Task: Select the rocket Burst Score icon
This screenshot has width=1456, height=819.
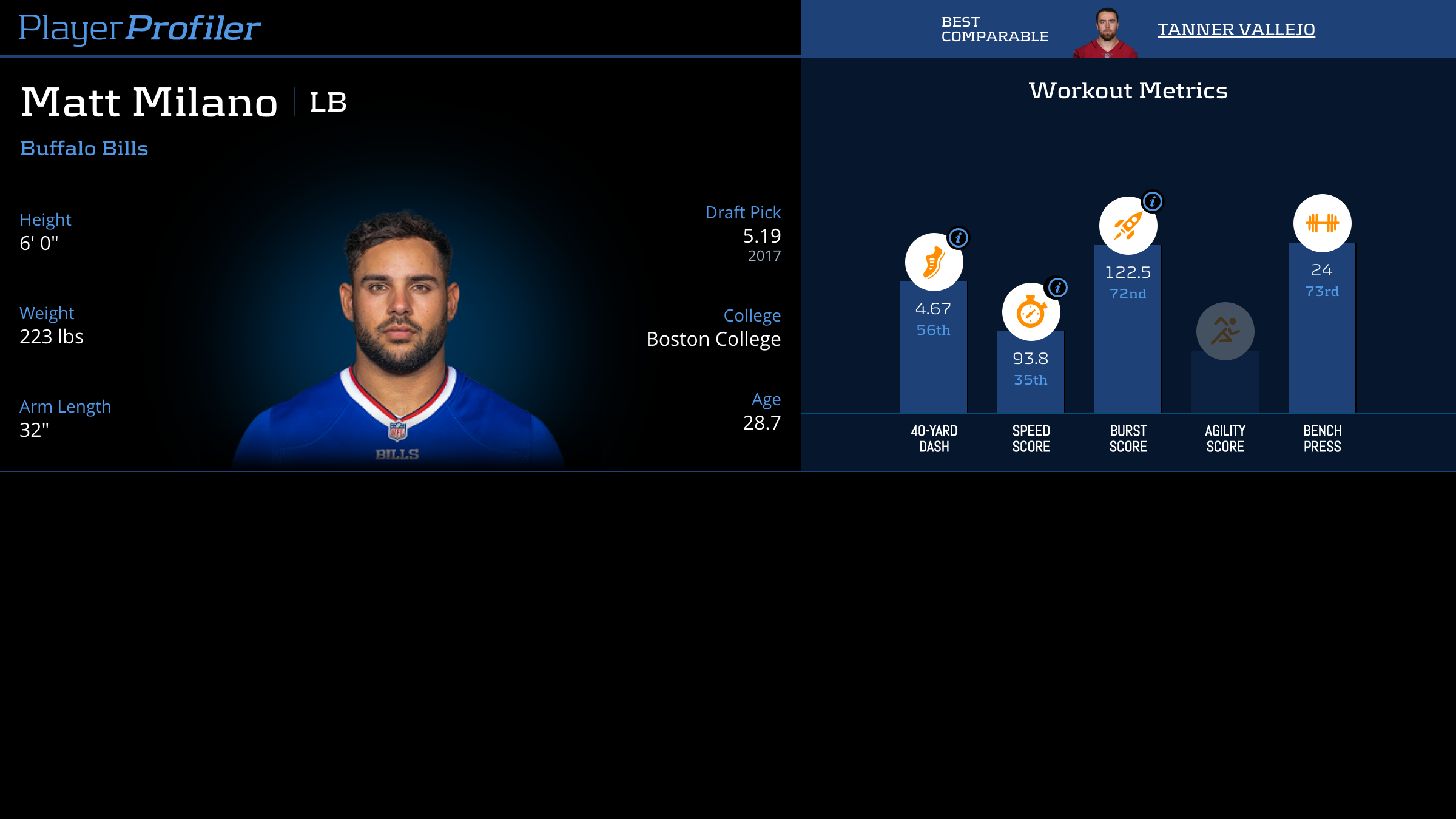Action: [x=1127, y=225]
